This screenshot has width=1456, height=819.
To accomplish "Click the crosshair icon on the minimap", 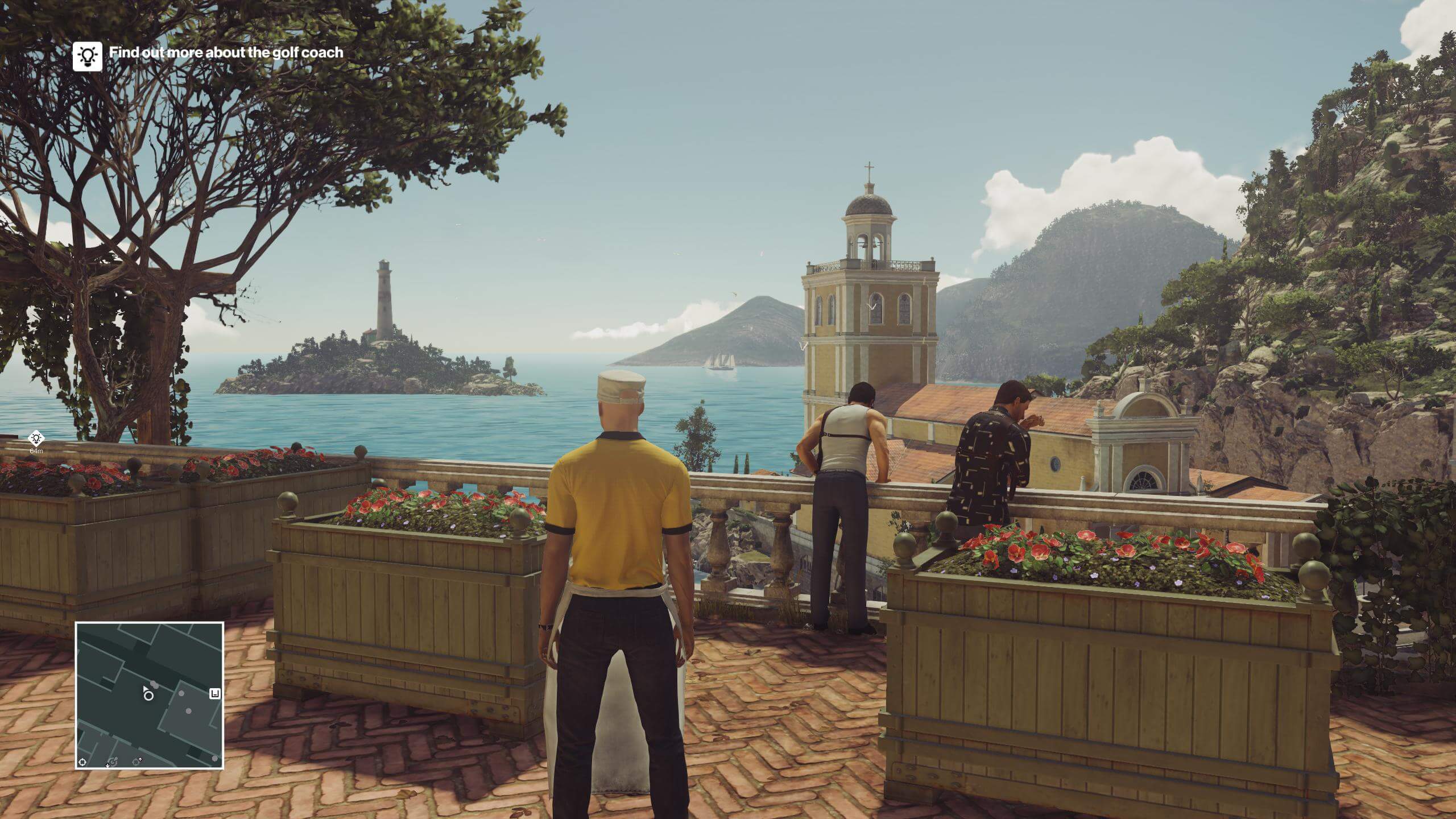I will click(82, 762).
